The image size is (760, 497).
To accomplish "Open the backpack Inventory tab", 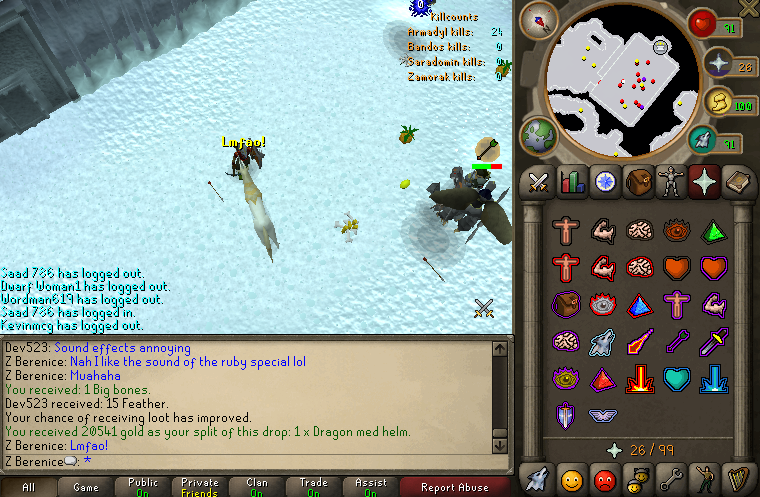I will point(637,182).
